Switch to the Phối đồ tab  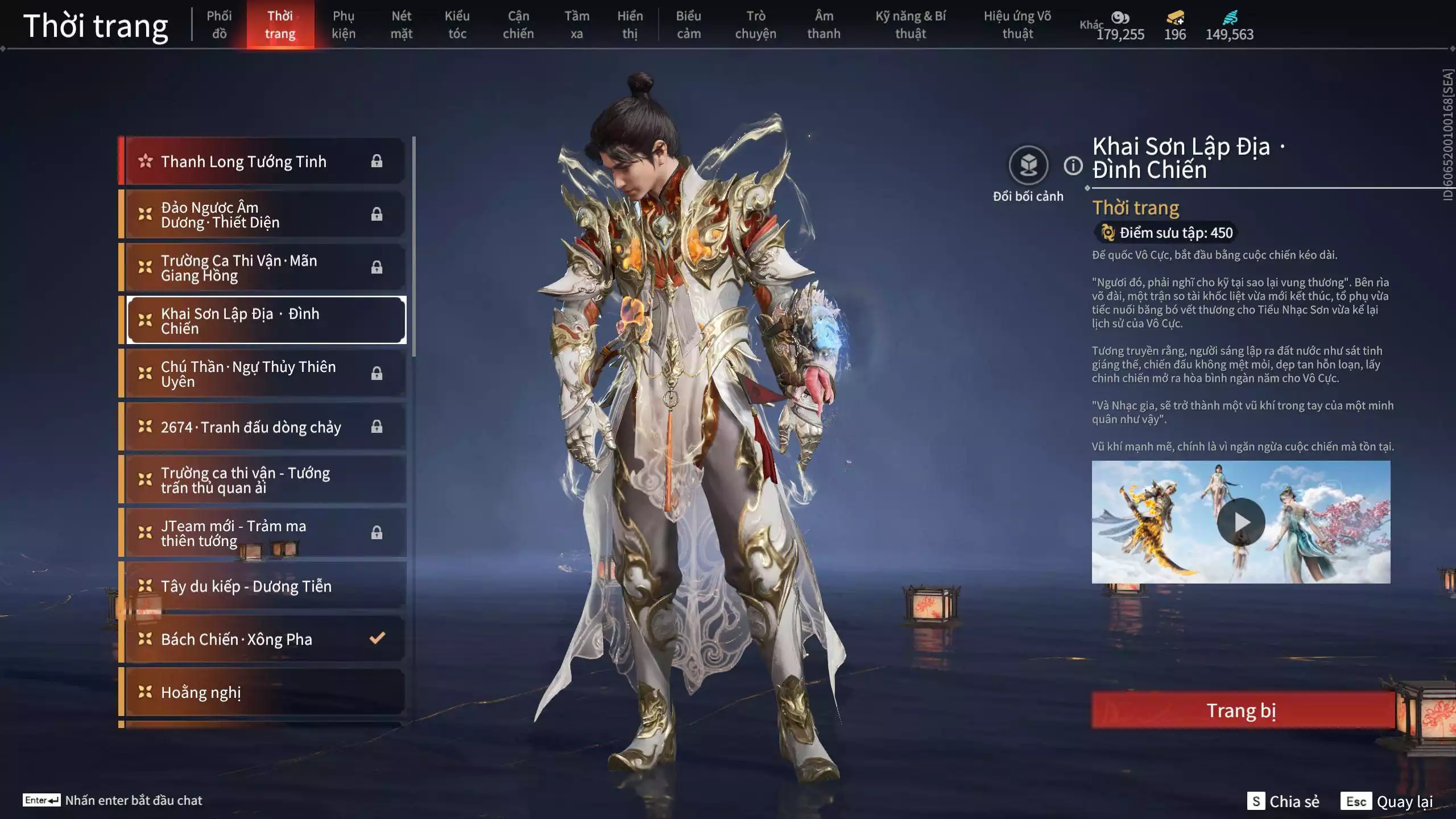(219, 24)
